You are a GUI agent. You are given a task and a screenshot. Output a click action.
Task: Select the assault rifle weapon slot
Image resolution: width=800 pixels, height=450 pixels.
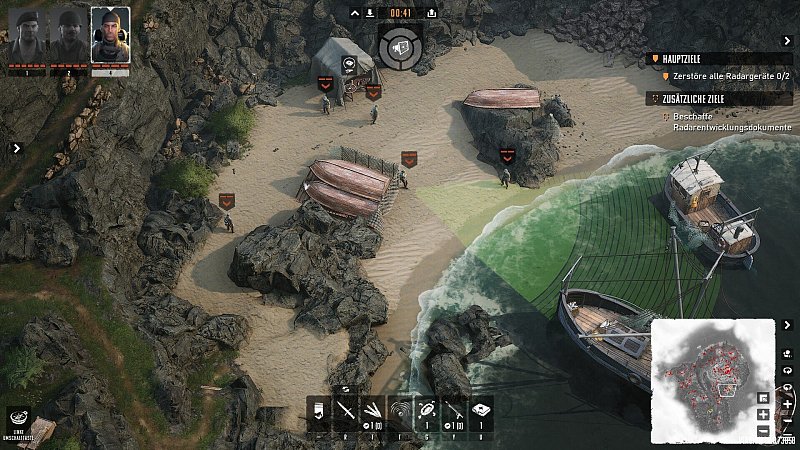(x=454, y=410)
